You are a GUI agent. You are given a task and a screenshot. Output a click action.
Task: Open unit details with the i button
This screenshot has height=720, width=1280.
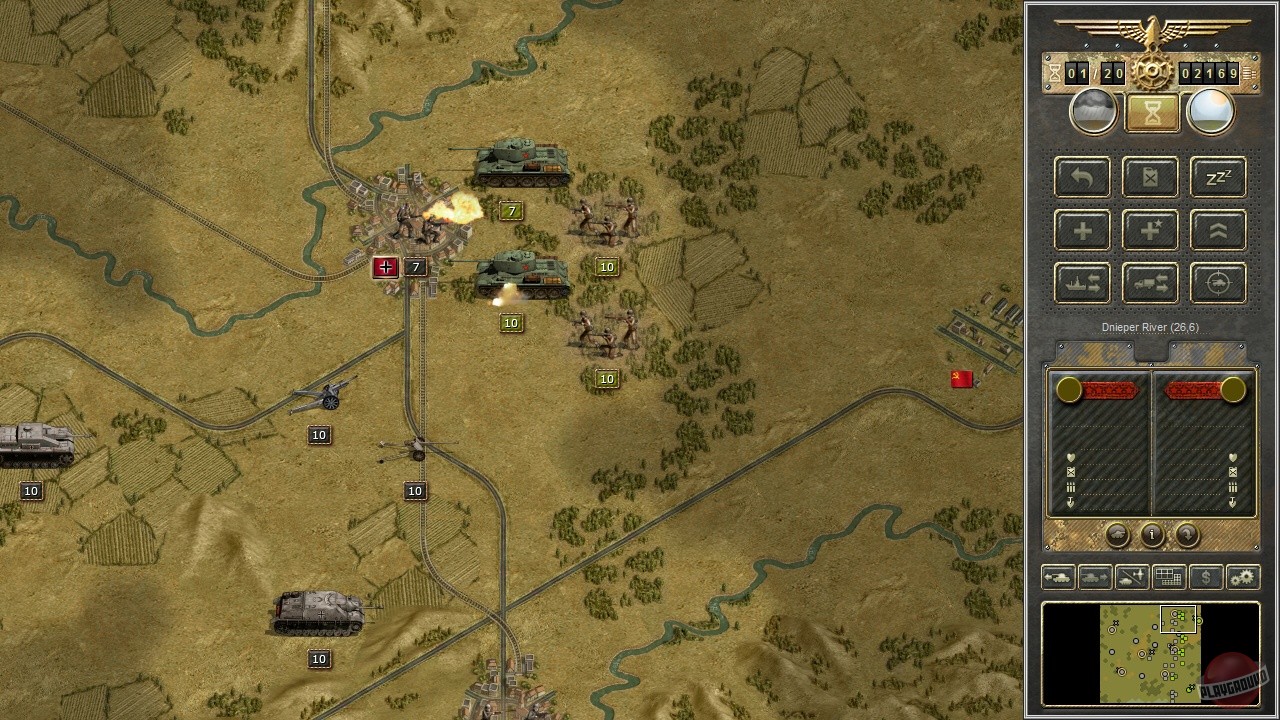point(1151,535)
